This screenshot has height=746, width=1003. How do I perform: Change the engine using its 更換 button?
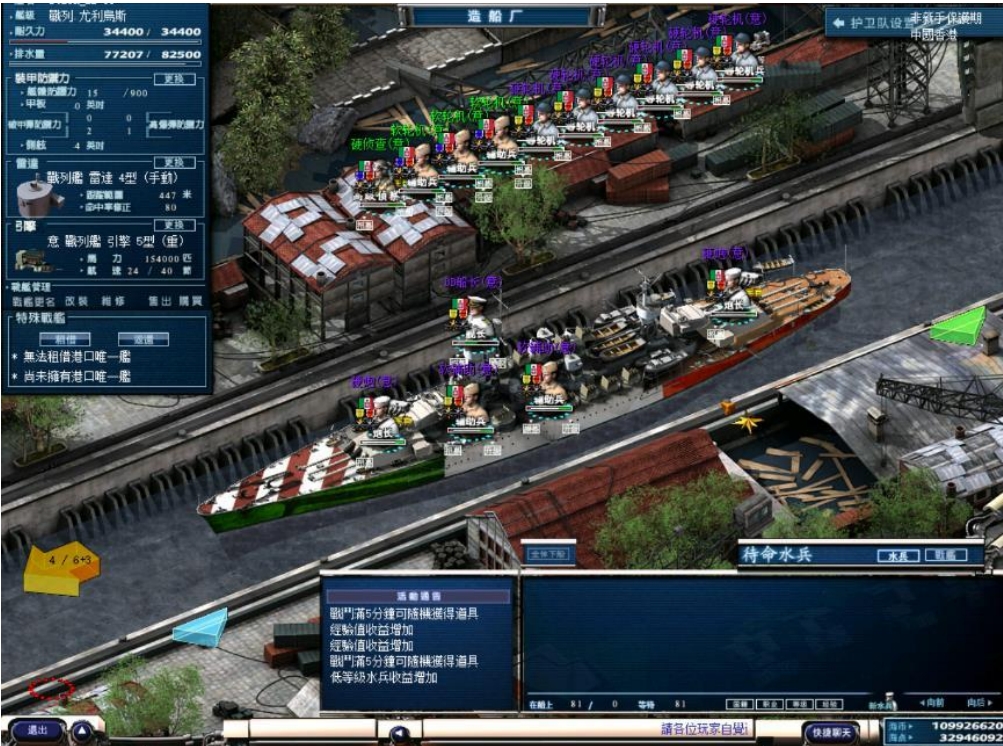[x=174, y=225]
